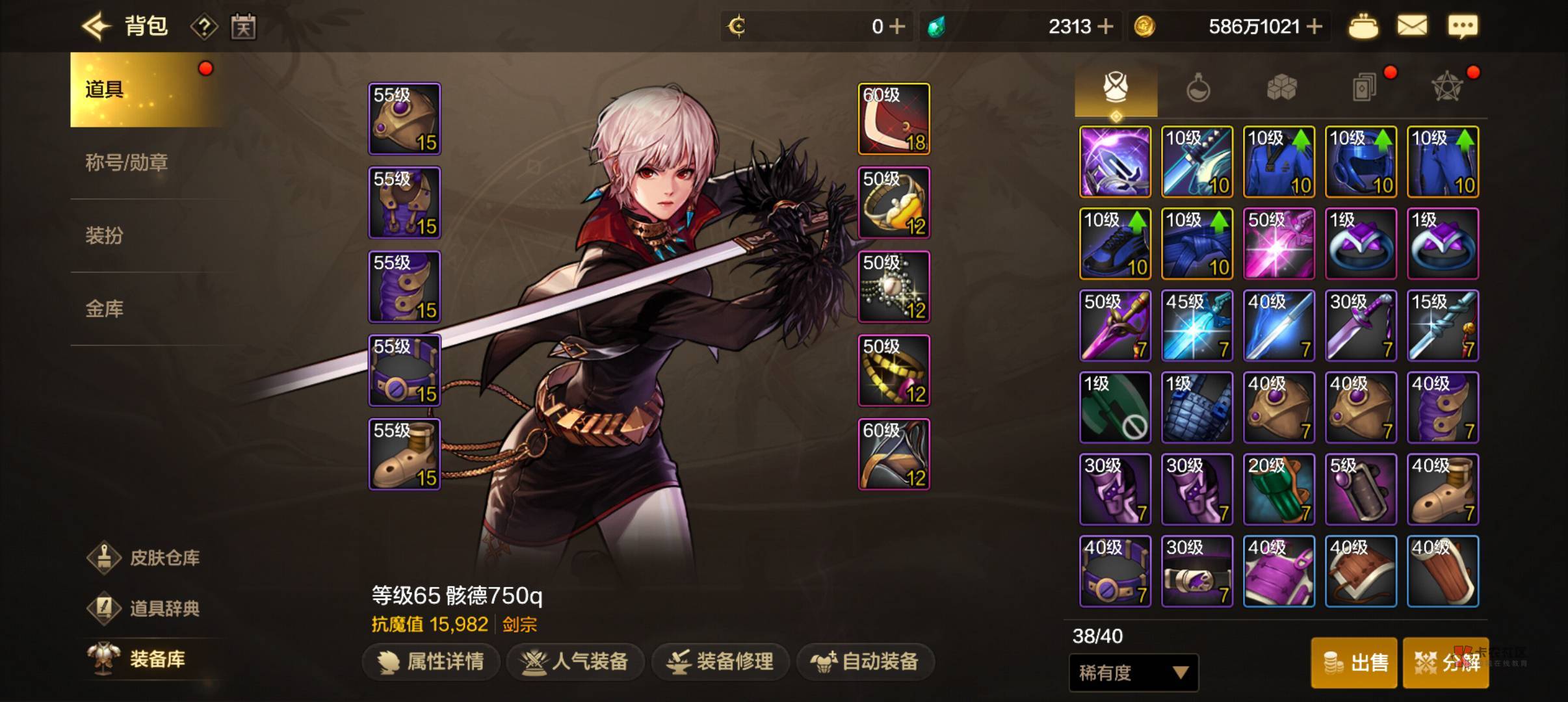Switch to the 装扮 tab
The width and height of the screenshot is (1568, 702).
click(105, 235)
